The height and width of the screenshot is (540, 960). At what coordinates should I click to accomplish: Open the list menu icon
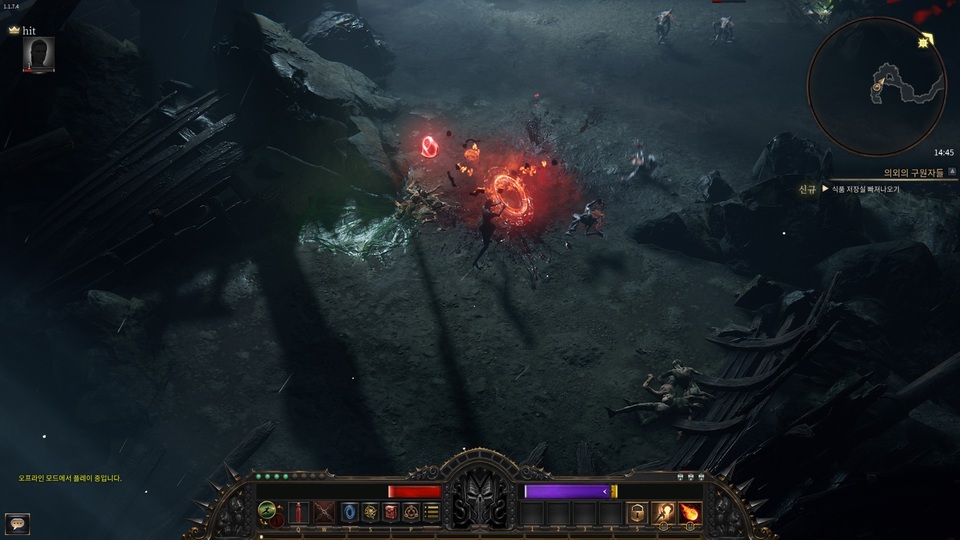(431, 513)
